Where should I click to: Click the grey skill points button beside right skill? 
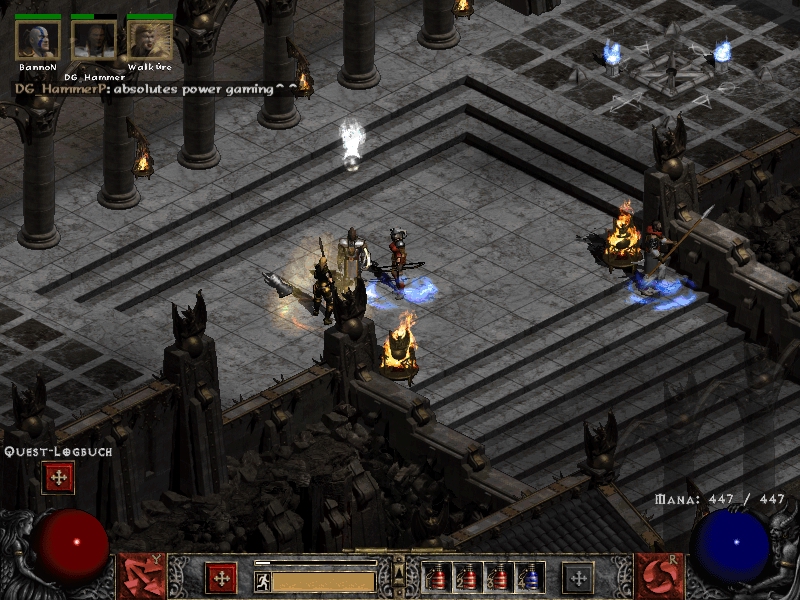coord(578,578)
